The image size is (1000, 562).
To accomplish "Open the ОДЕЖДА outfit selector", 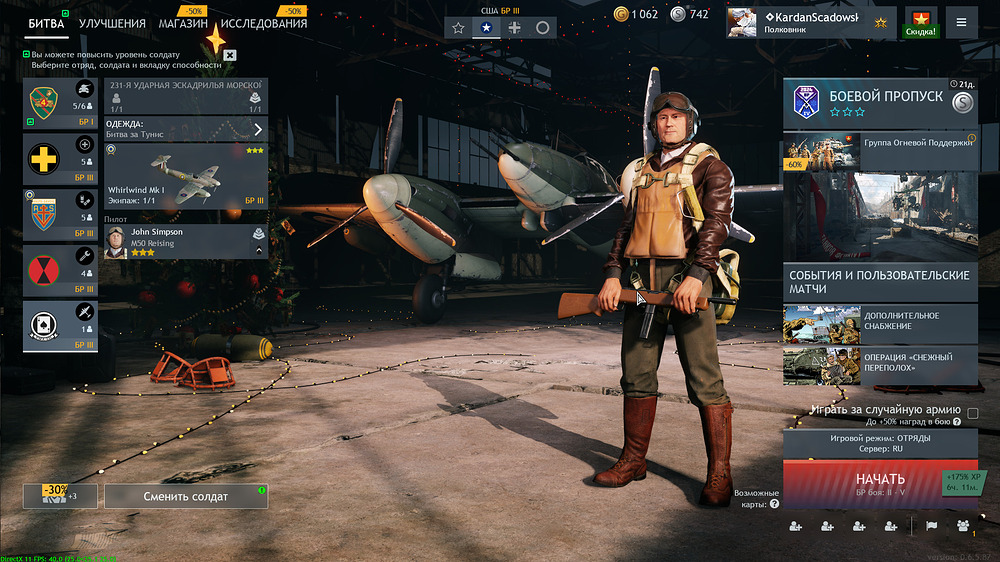I will [186, 129].
